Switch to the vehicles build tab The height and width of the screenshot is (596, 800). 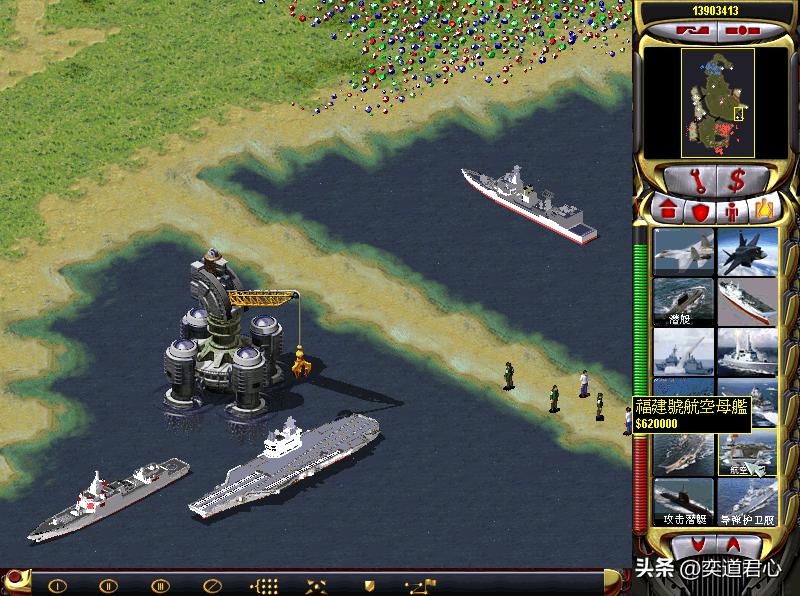pos(764,211)
